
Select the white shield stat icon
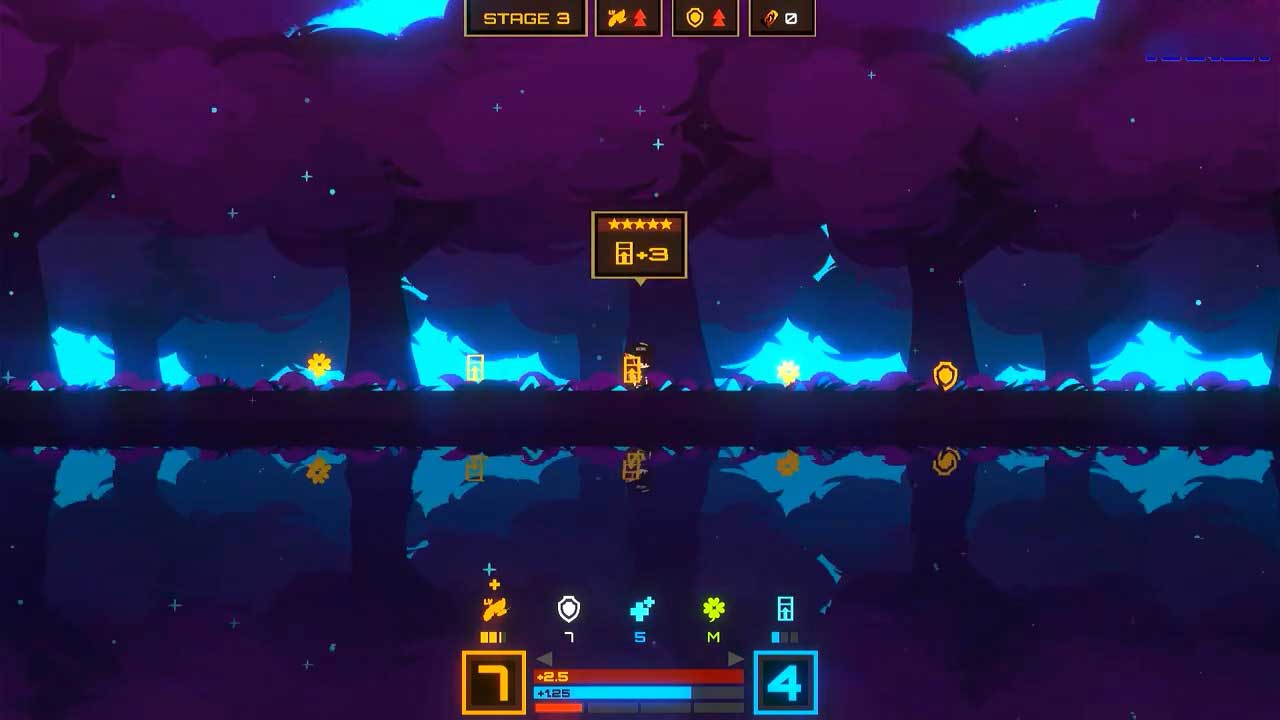click(x=568, y=608)
